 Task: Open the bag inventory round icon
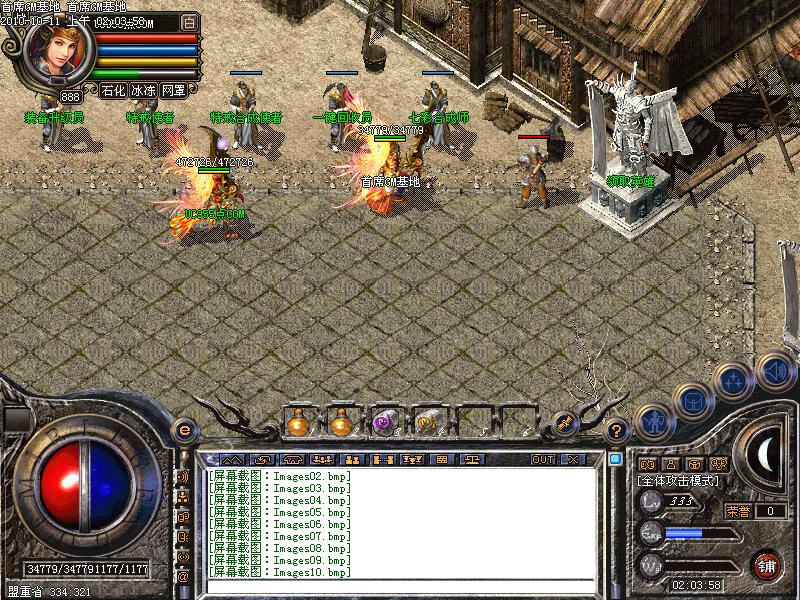pos(692,400)
